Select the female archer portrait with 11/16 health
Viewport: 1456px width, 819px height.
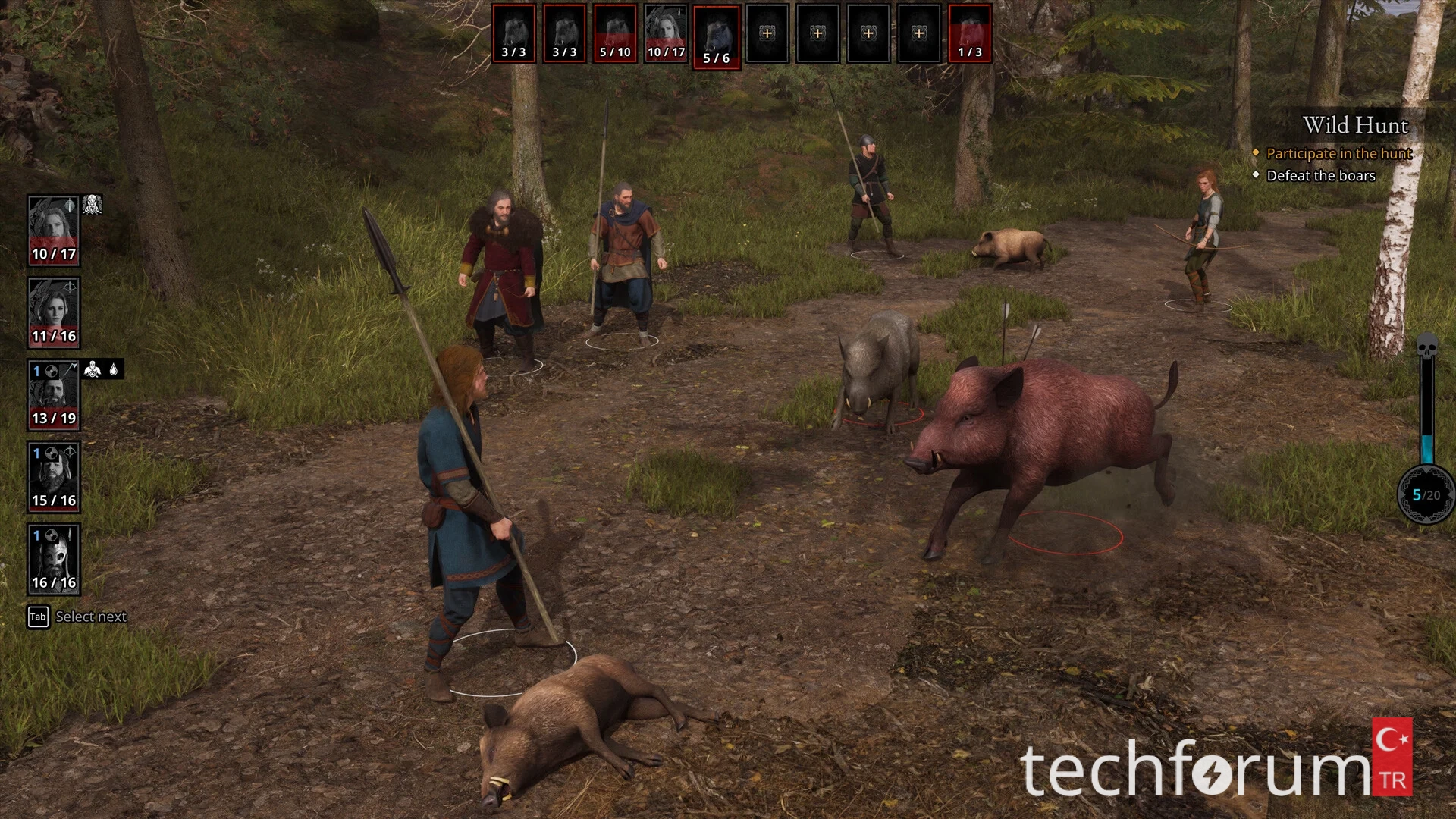[x=53, y=312]
